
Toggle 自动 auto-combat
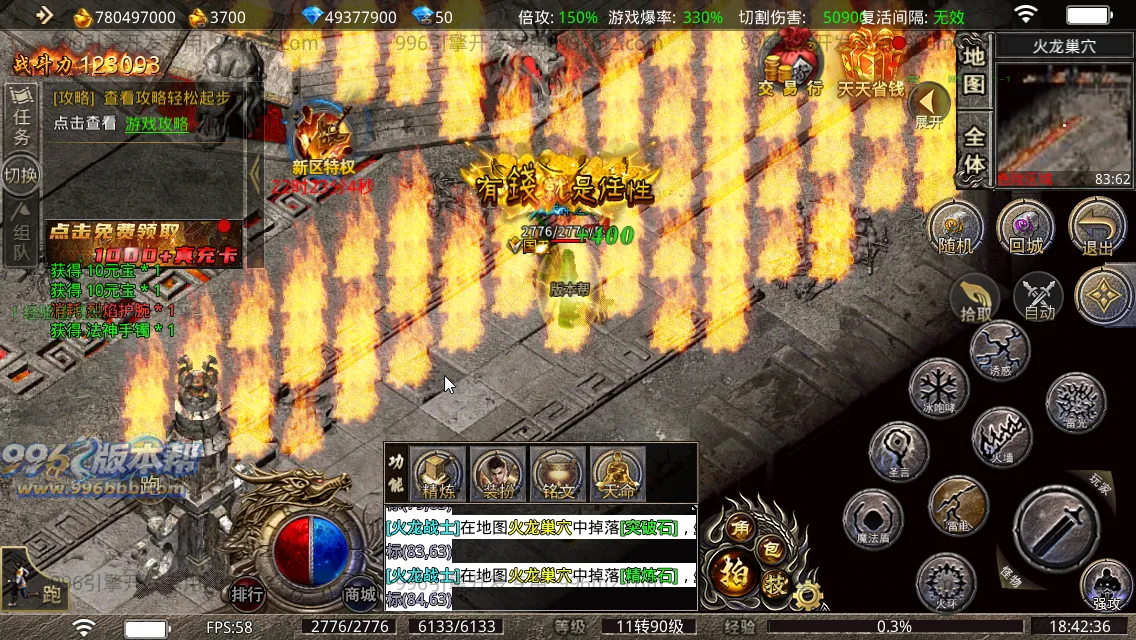tap(1039, 297)
